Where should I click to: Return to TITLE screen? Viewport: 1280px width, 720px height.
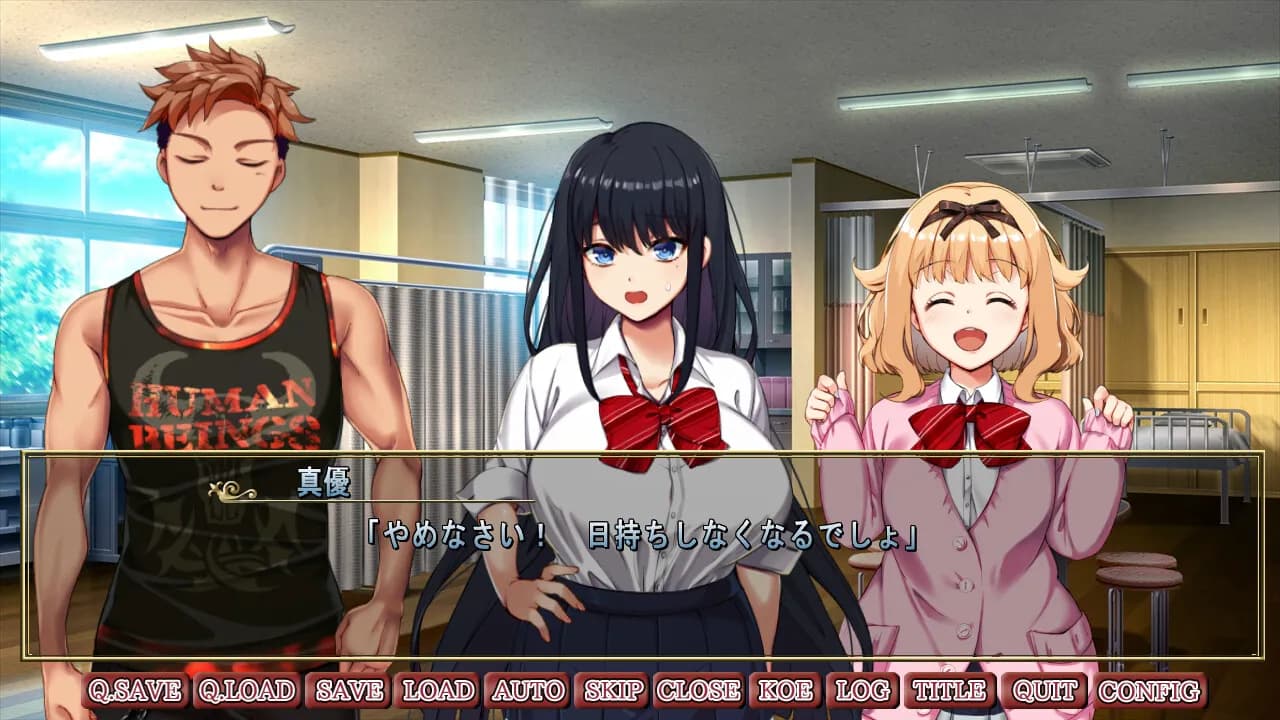pyautogui.click(x=949, y=689)
